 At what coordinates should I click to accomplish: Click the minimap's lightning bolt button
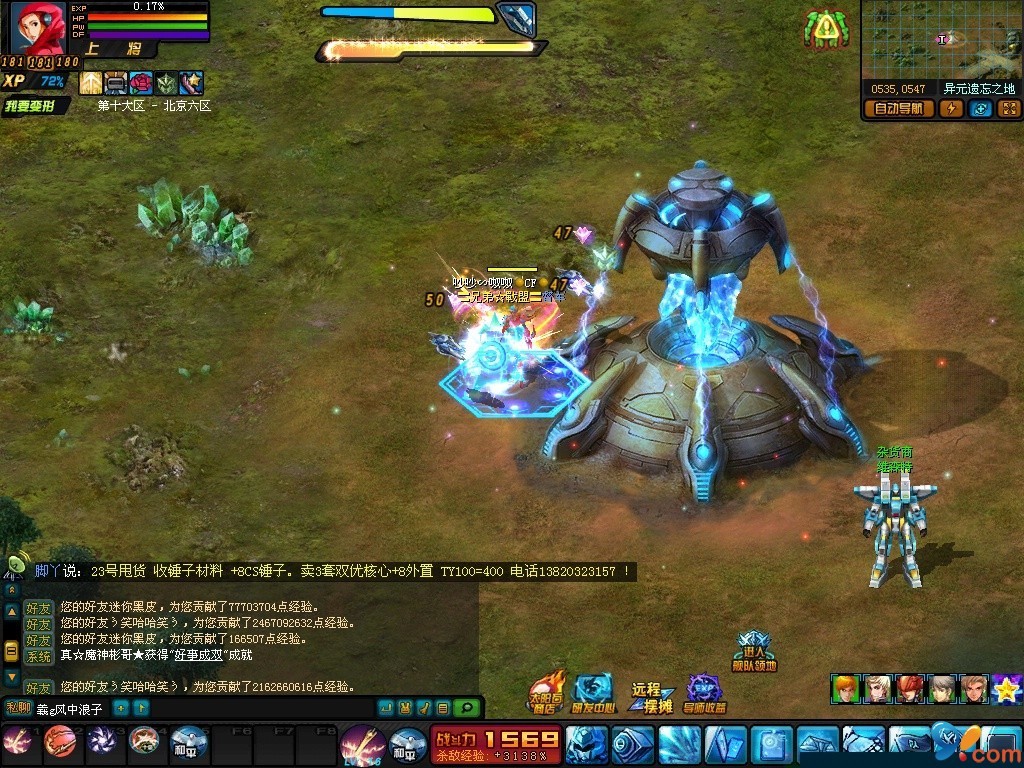tap(951, 109)
